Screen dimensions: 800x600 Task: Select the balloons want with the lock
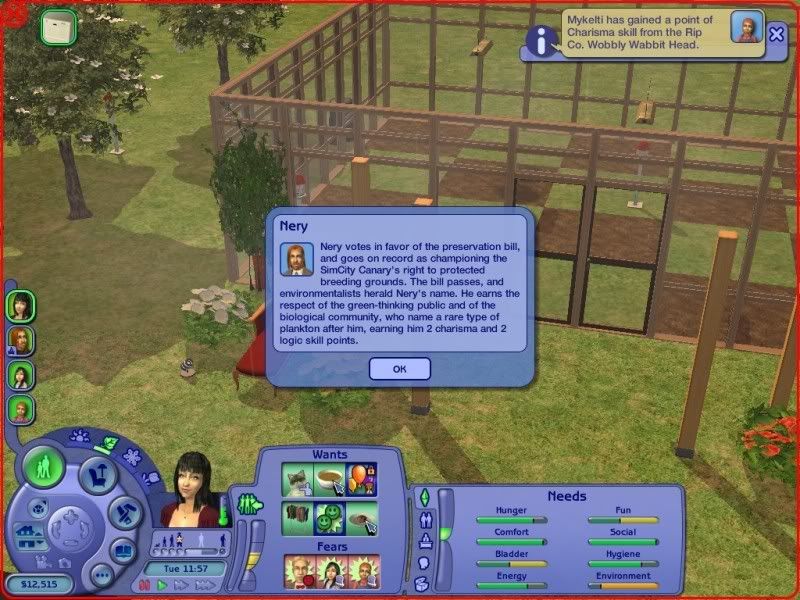pyautogui.click(x=360, y=479)
